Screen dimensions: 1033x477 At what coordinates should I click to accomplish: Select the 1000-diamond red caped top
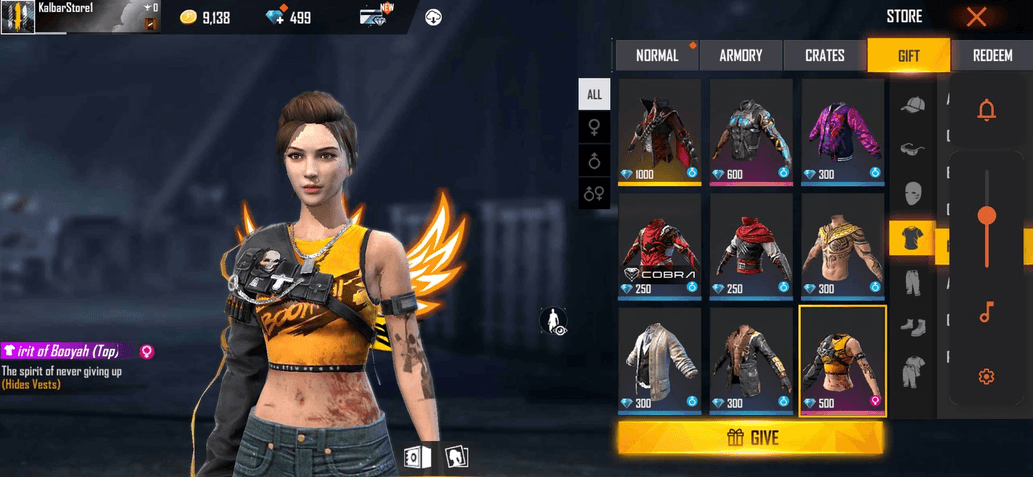(662, 130)
